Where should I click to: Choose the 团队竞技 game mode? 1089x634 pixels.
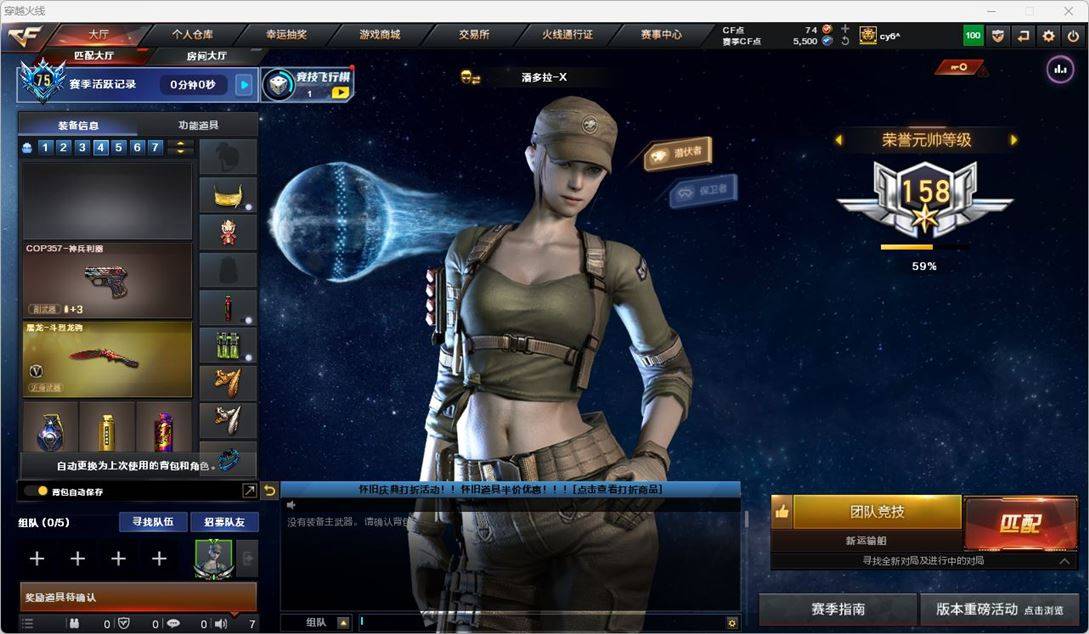tap(876, 512)
